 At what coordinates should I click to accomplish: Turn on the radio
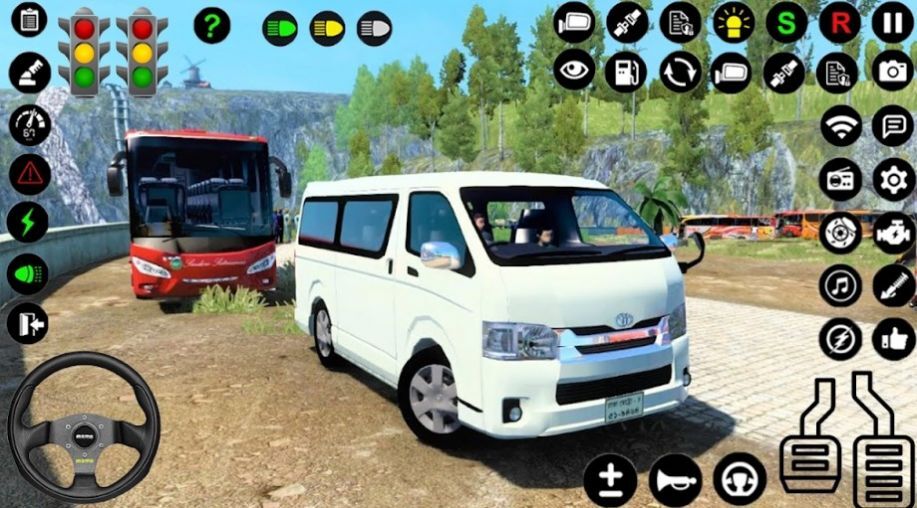click(x=840, y=180)
